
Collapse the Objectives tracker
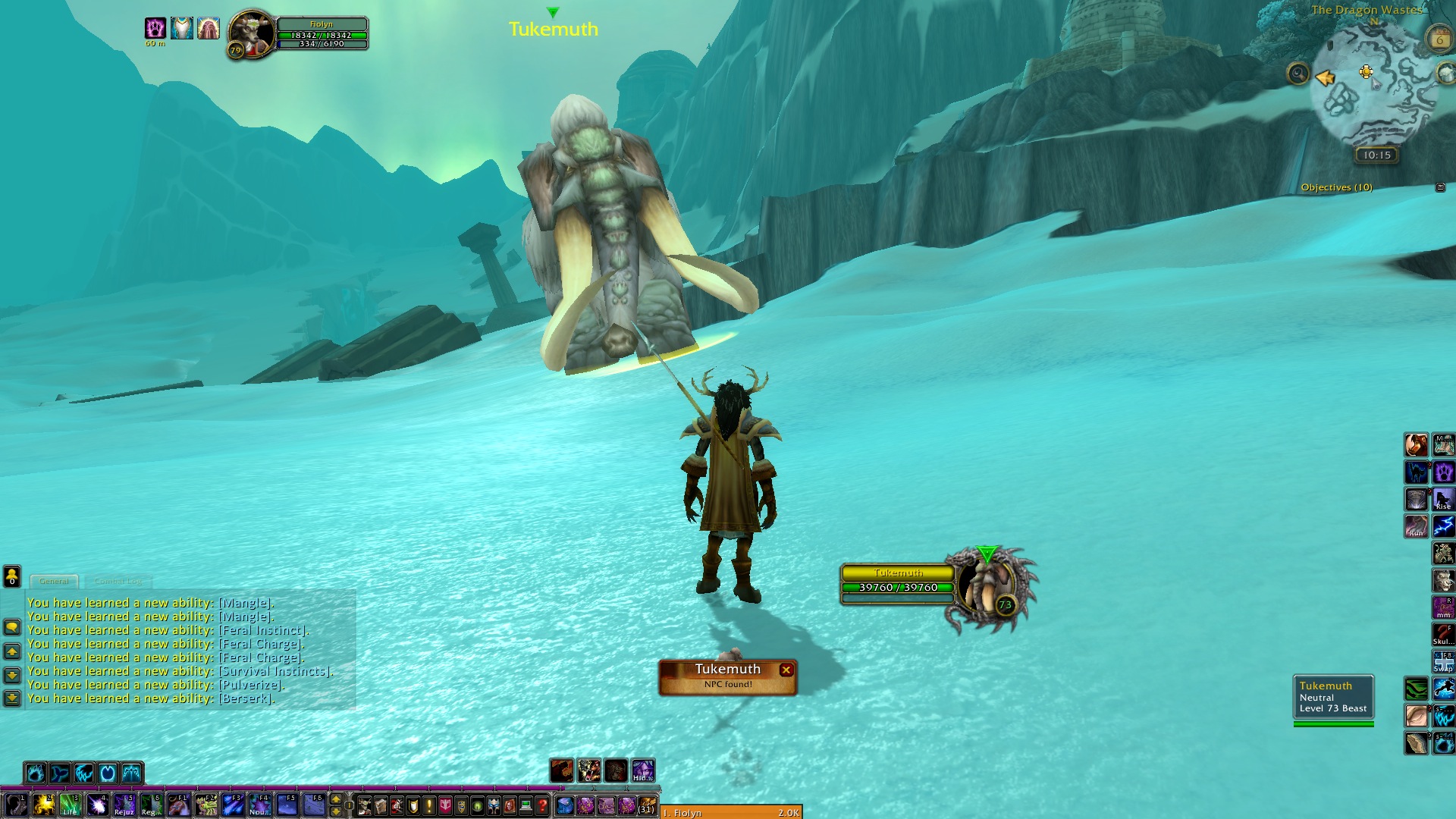1440,187
